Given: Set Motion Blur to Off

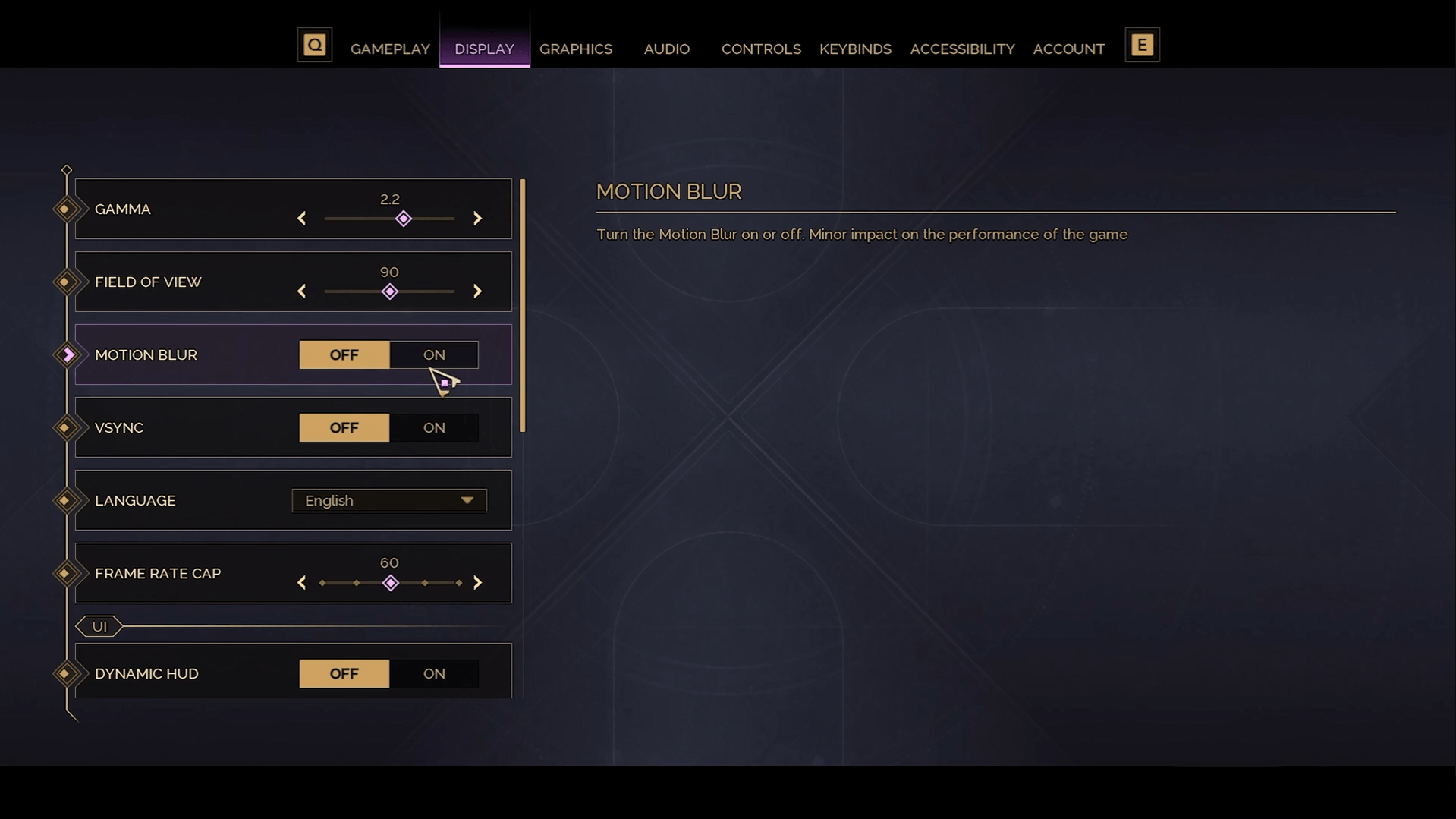Looking at the screenshot, I should 344,354.
